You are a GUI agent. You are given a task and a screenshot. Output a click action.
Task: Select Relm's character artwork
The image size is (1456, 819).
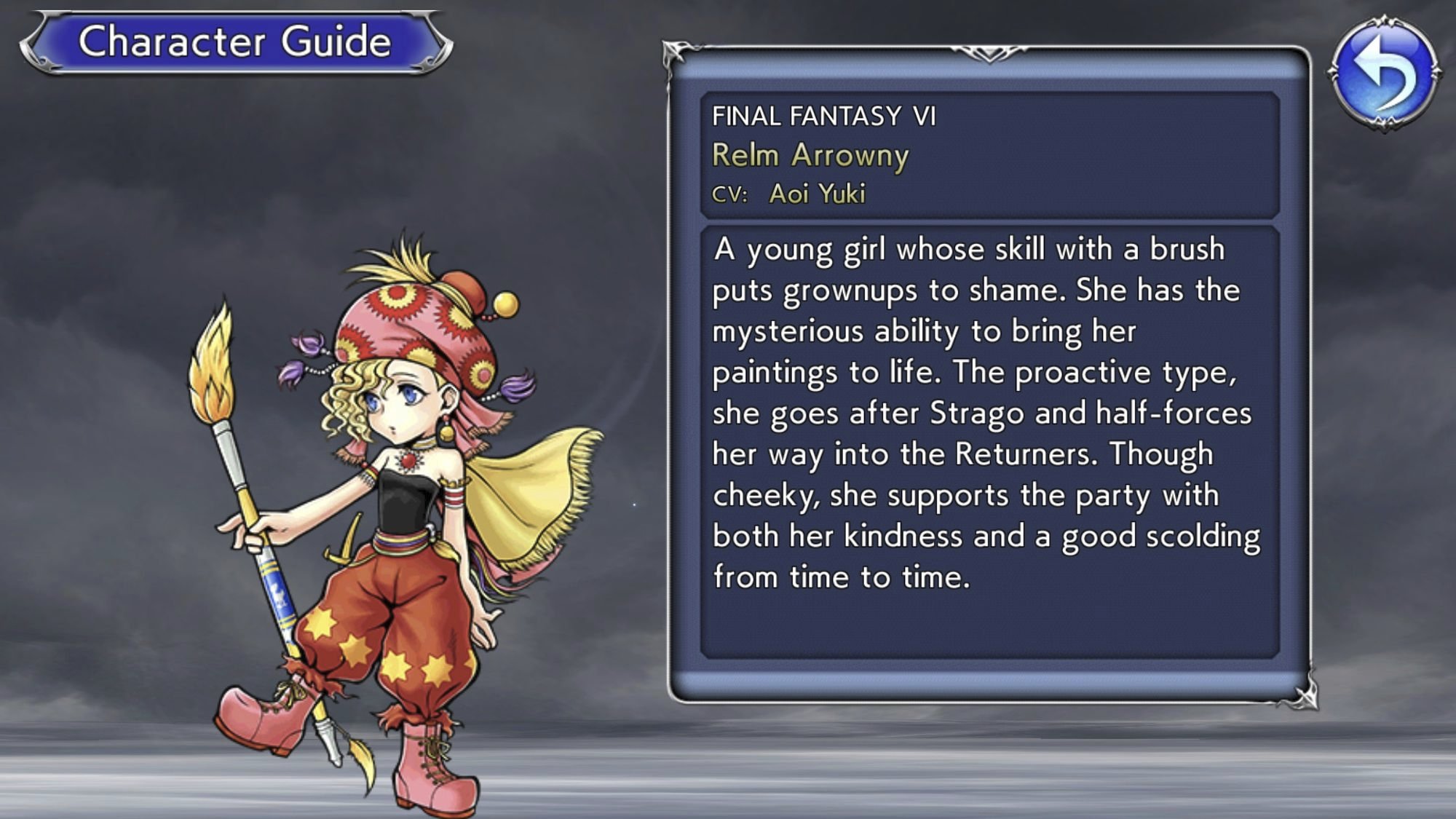coord(386,510)
